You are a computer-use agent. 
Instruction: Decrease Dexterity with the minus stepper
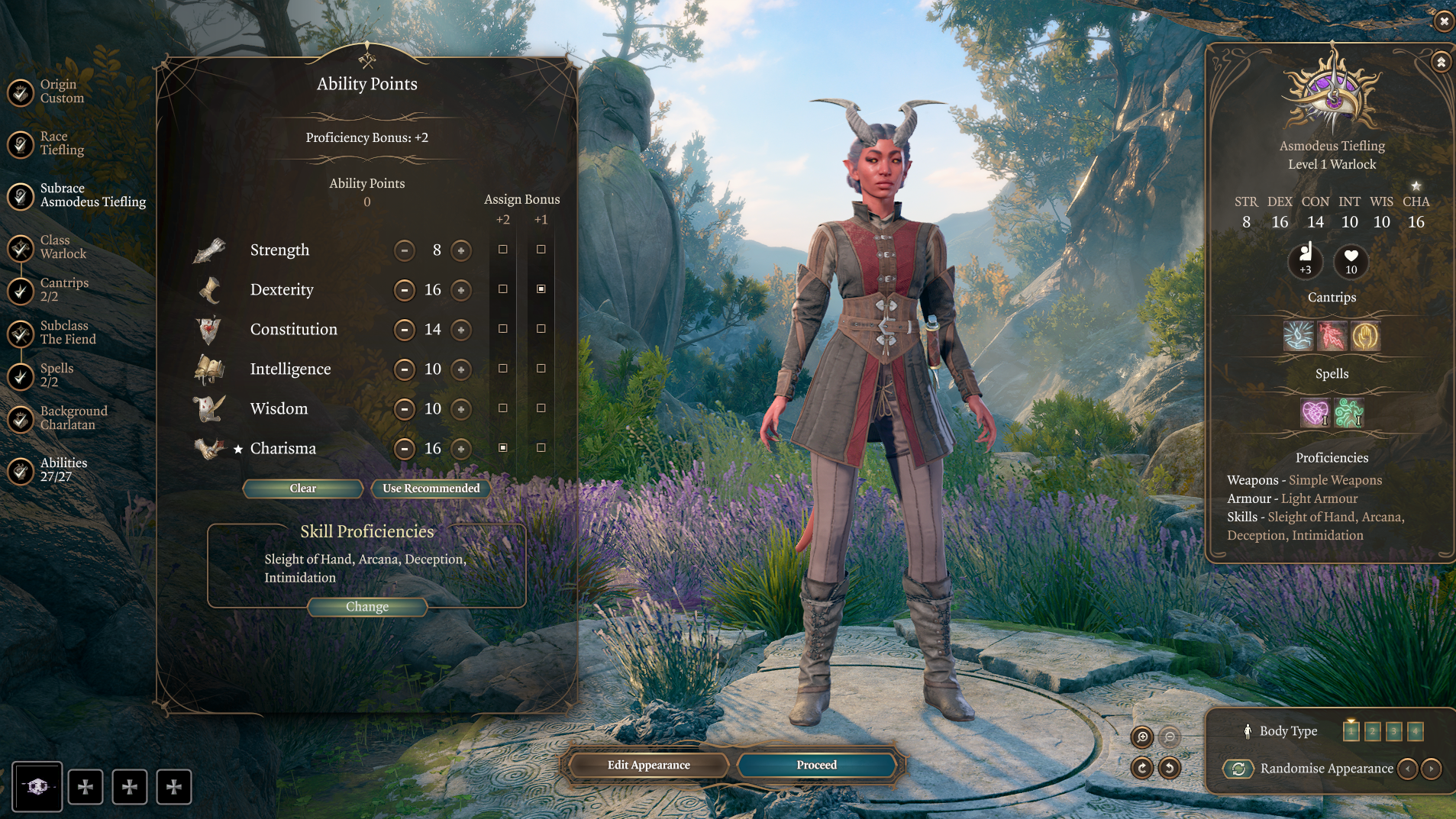click(x=405, y=290)
